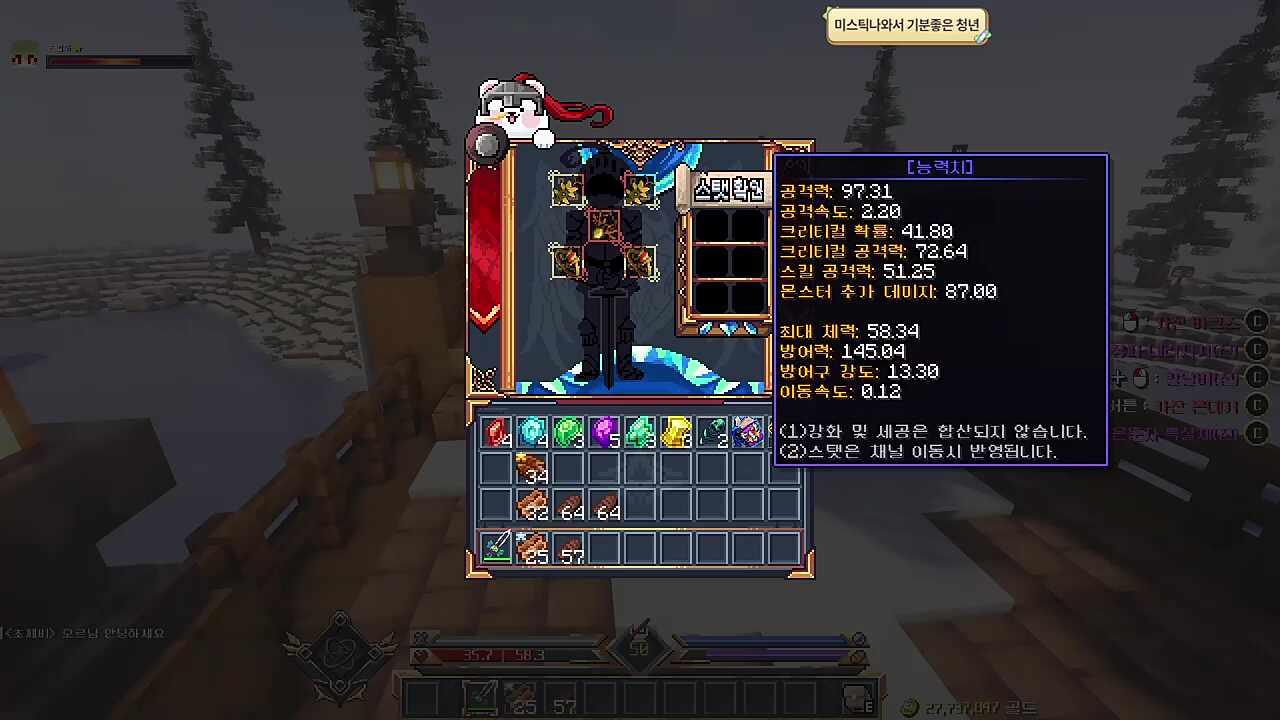This screenshot has height=720, width=1280.
Task: Select the inventory stack of 34
Action: (533, 468)
